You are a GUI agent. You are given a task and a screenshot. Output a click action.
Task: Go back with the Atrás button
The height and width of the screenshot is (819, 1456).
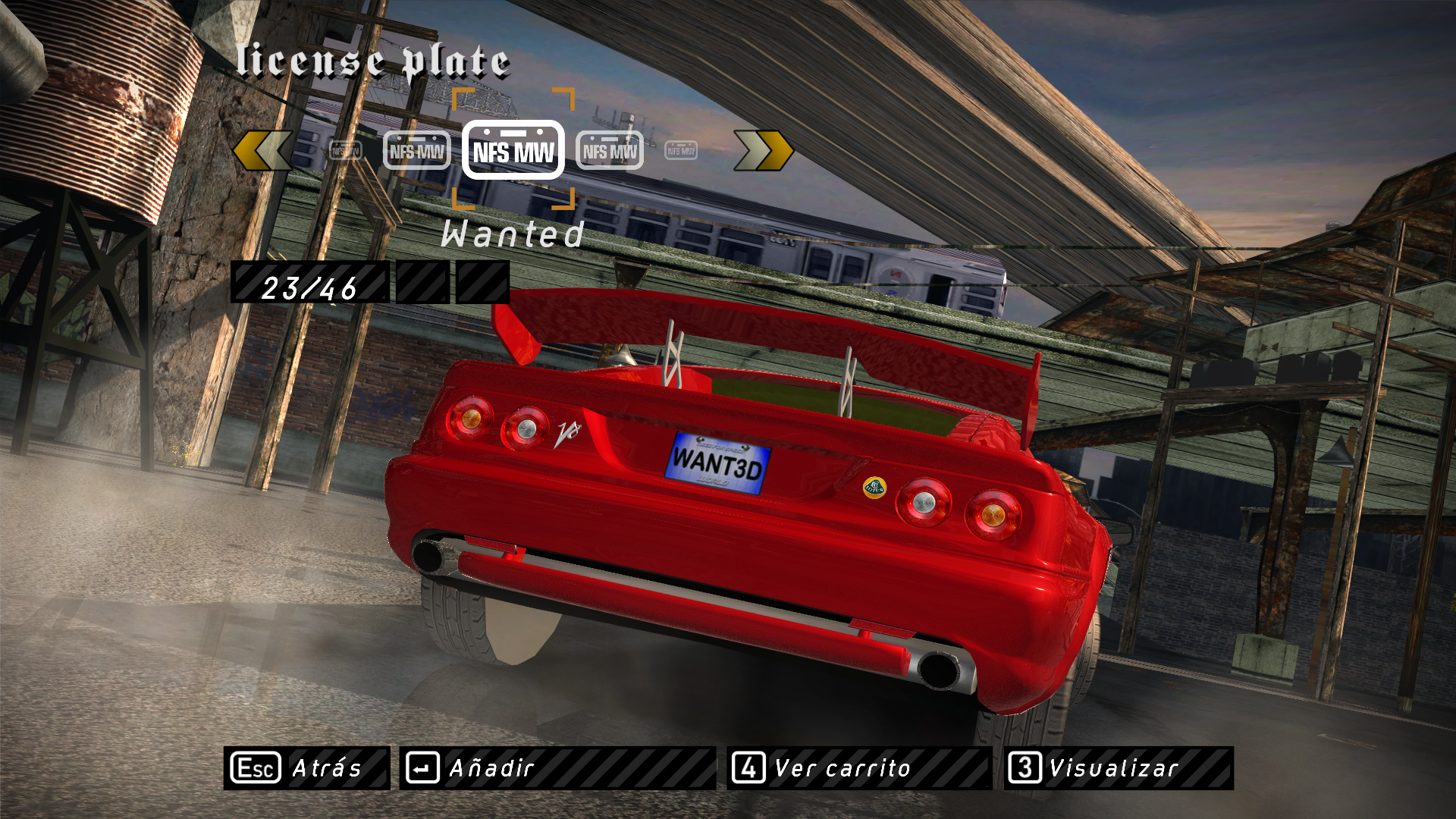pyautogui.click(x=306, y=768)
